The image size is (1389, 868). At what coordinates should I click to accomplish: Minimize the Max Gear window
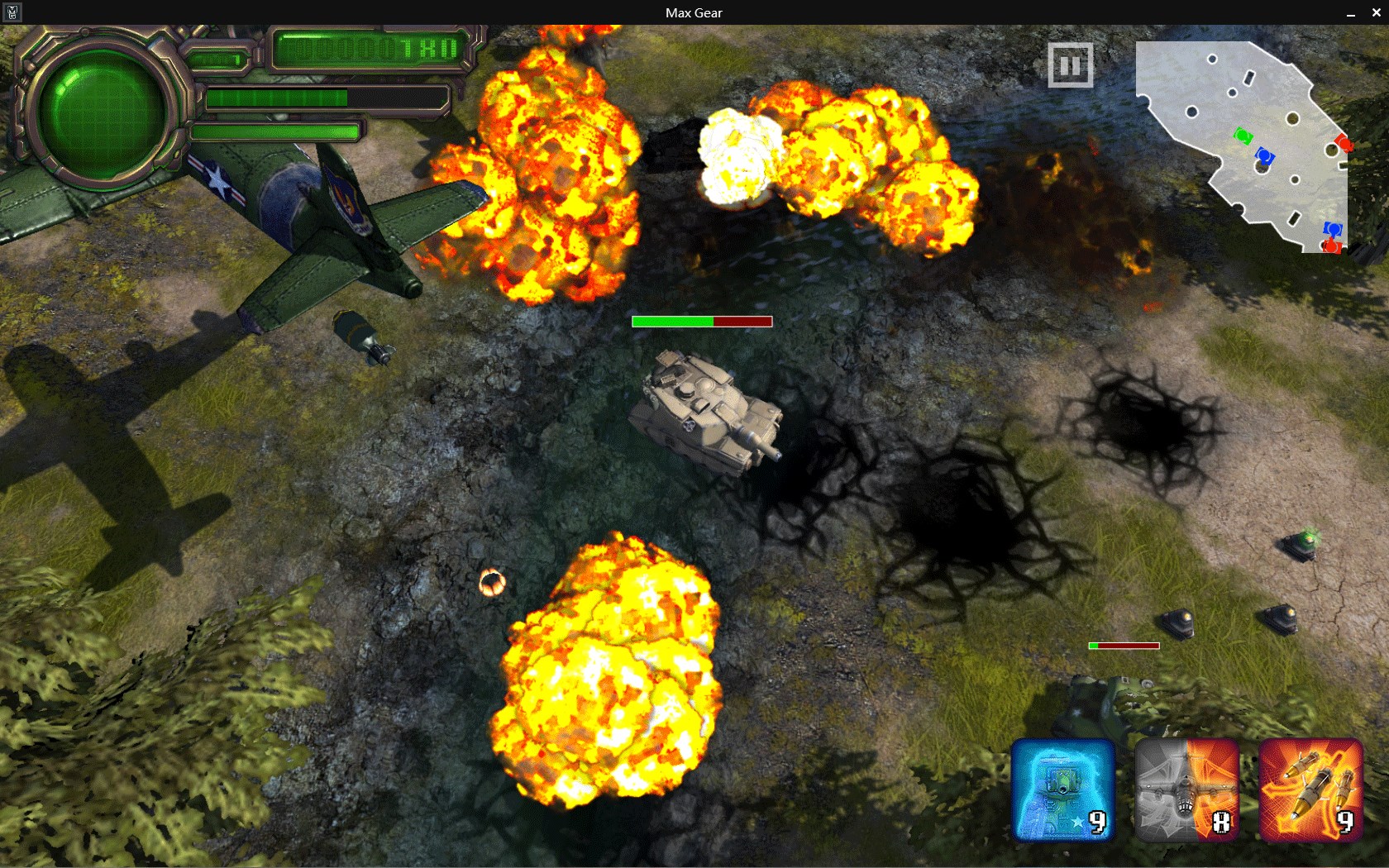point(1351,12)
